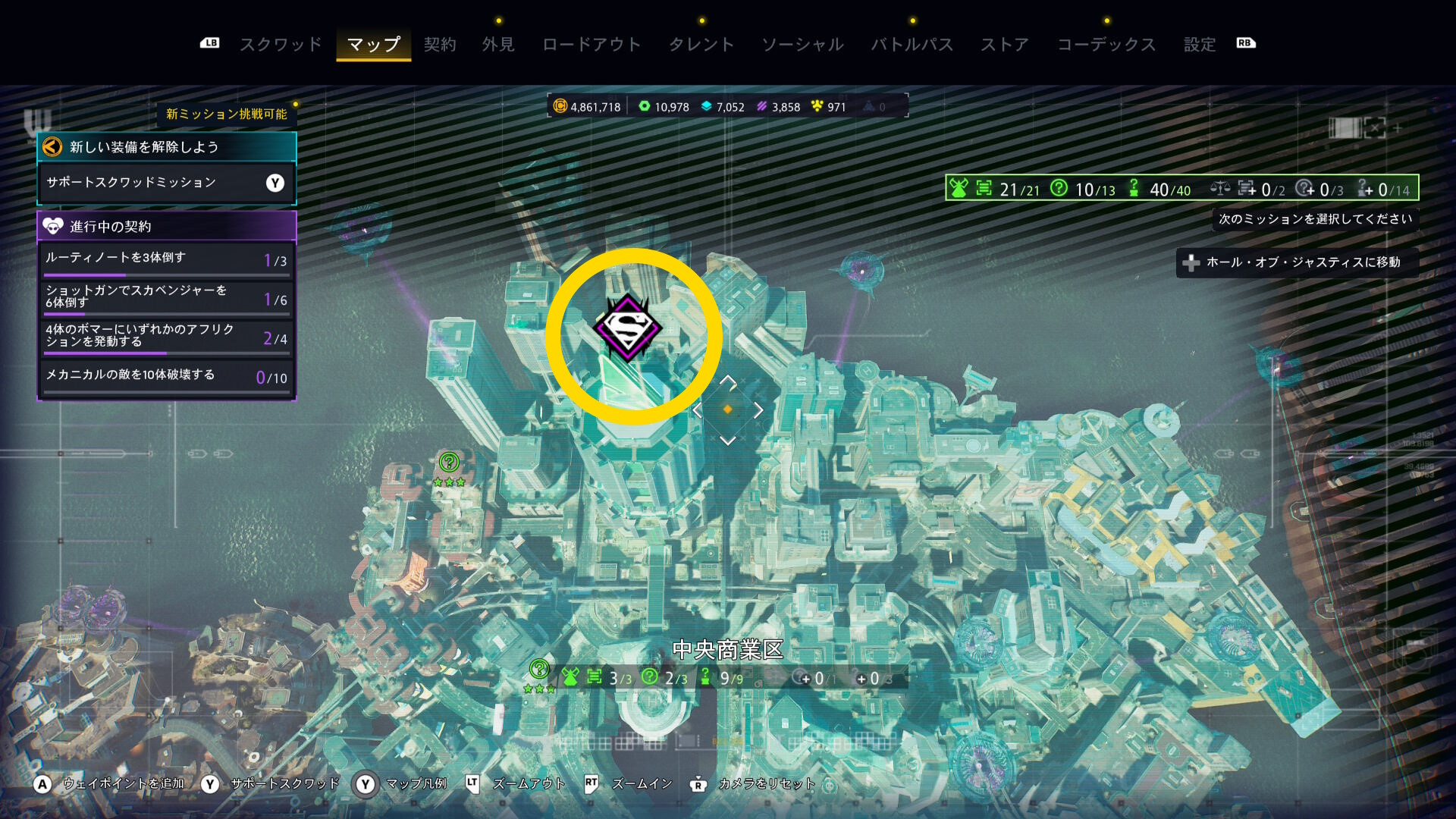1456x819 pixels.
Task: Go to the 設定 tab
Action: click(1200, 44)
